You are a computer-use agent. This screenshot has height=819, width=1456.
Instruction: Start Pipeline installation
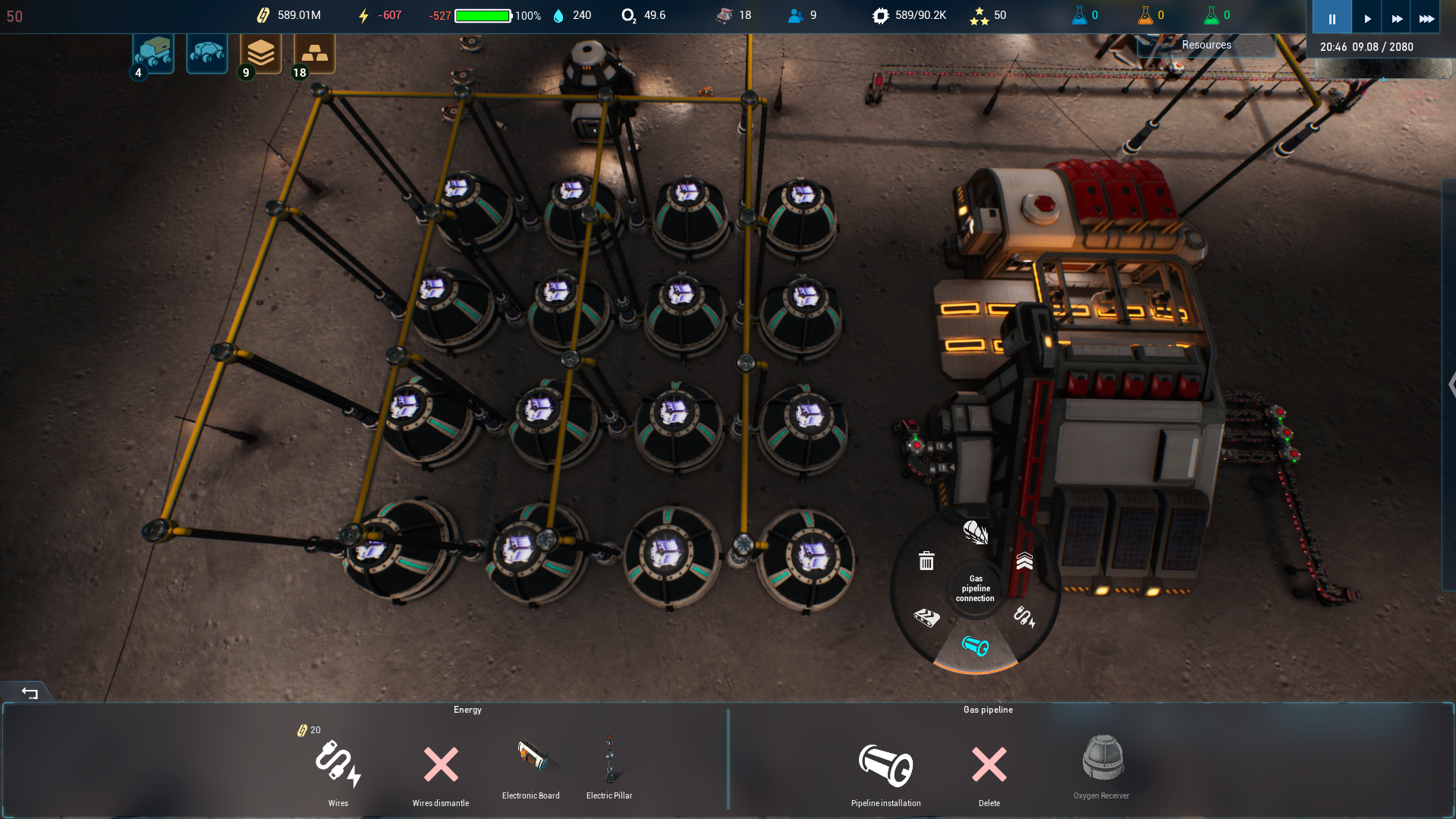[x=885, y=765]
